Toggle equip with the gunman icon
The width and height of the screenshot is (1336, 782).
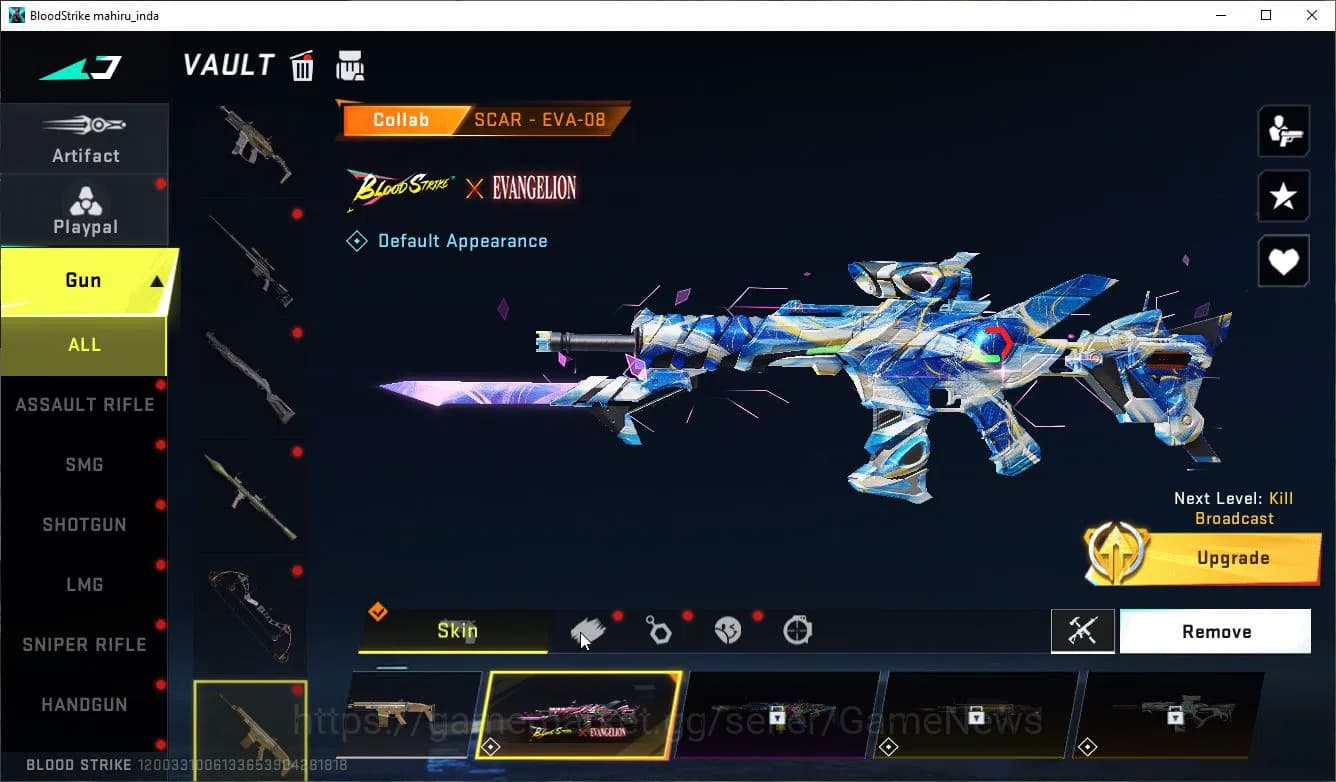1283,130
